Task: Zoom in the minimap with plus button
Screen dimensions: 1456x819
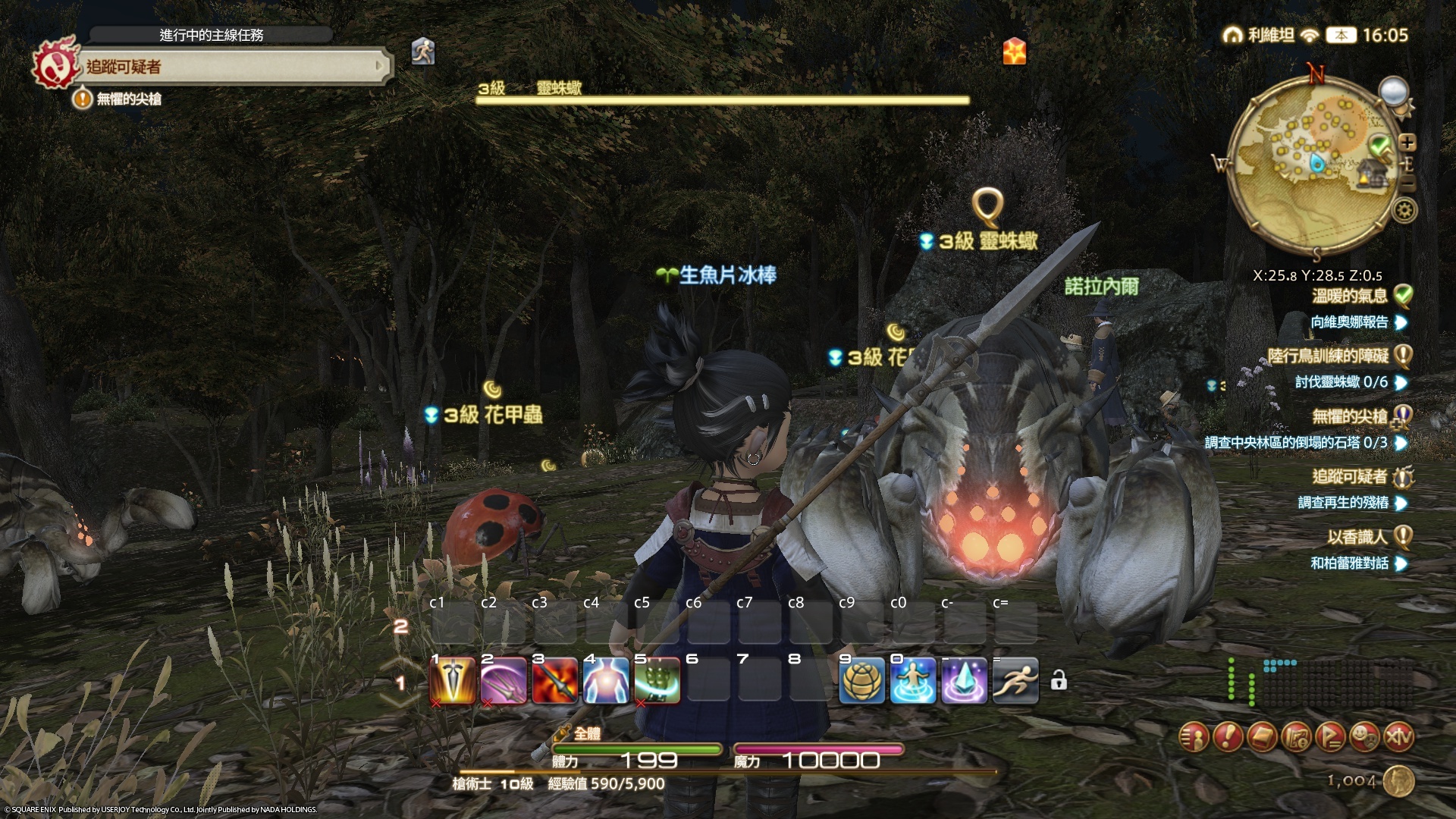Action: pyautogui.click(x=1407, y=143)
